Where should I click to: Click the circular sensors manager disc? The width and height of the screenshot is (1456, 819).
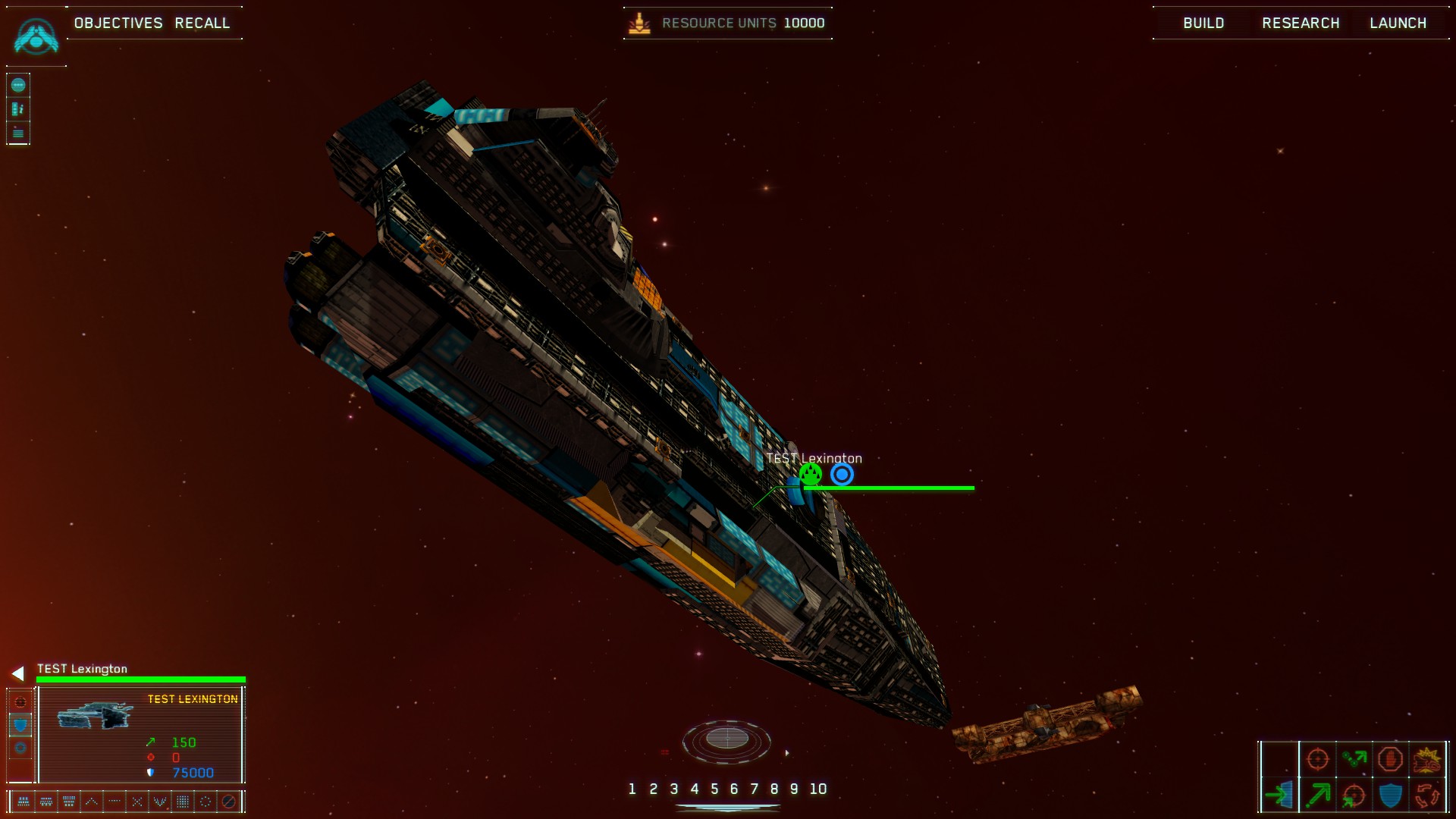[726, 739]
